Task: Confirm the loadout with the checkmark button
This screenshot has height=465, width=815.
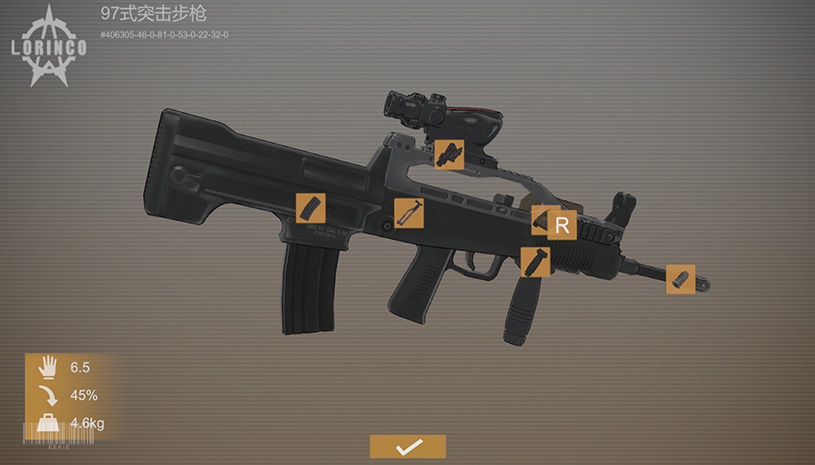Action: 407,447
